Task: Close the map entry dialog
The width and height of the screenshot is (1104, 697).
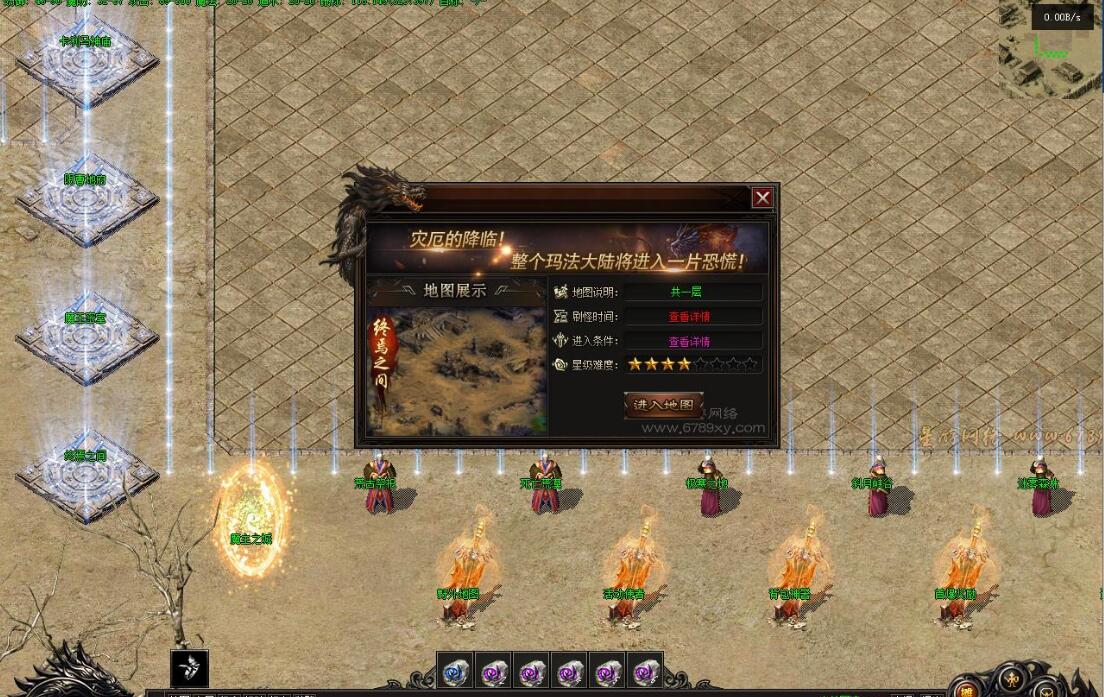Action: pos(762,198)
